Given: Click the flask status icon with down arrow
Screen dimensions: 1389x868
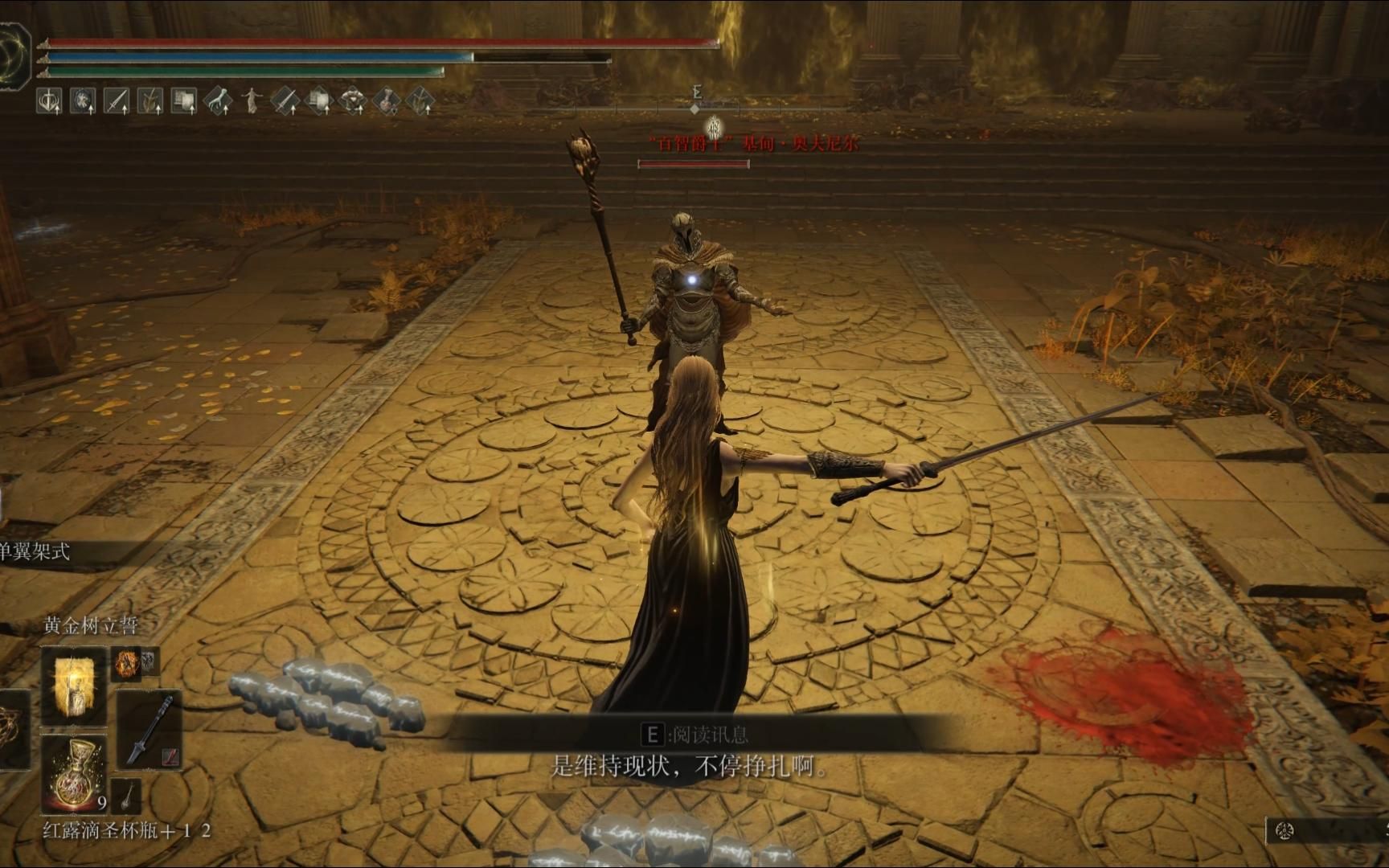Looking at the screenshot, I should [386, 101].
